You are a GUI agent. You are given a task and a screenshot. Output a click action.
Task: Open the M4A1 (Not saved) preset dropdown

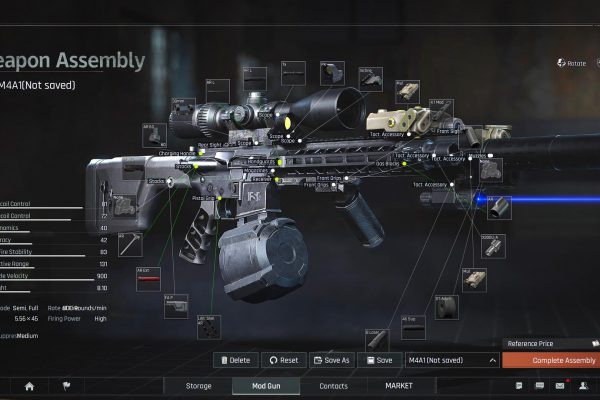click(450, 360)
